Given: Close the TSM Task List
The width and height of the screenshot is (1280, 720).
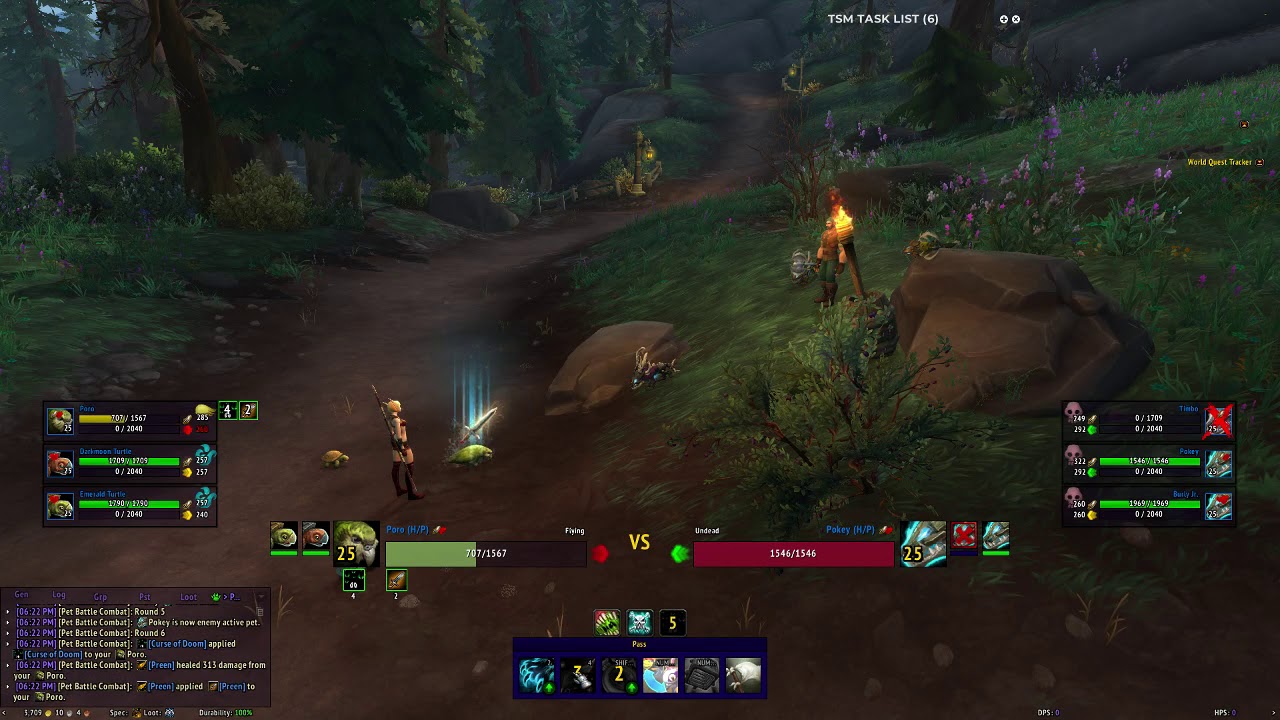Looking at the screenshot, I should 1016,19.
